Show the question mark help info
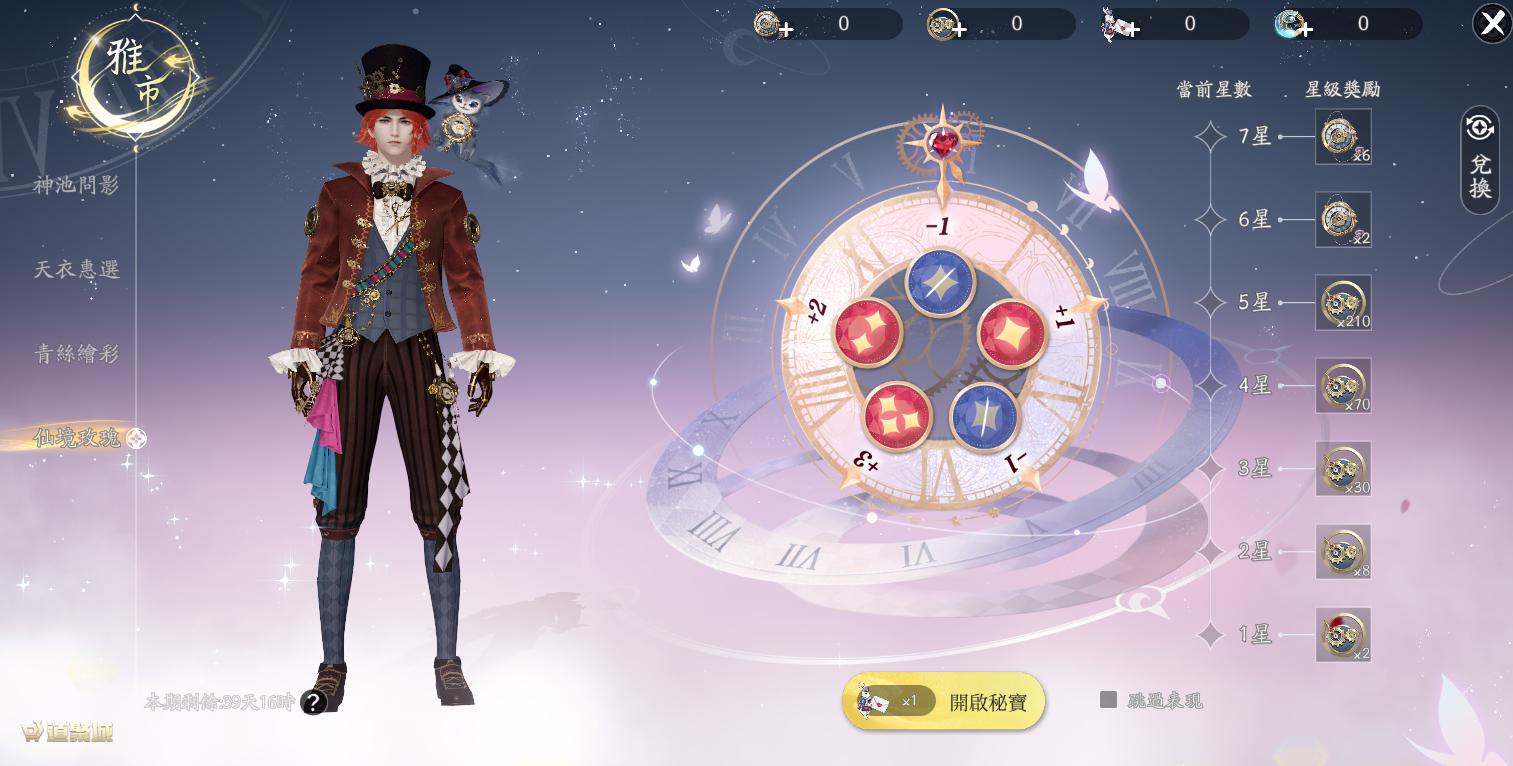This screenshot has height=766, width=1513. (314, 702)
